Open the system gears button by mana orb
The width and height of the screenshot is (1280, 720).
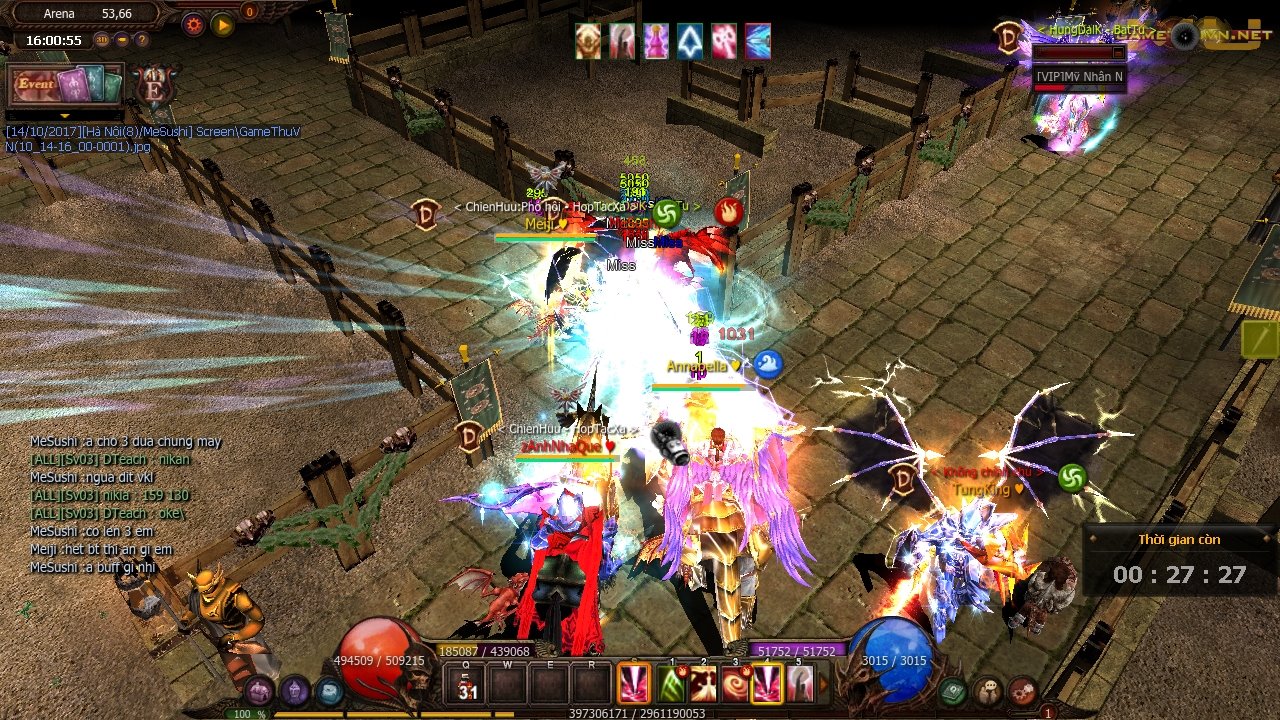[x=1022, y=690]
